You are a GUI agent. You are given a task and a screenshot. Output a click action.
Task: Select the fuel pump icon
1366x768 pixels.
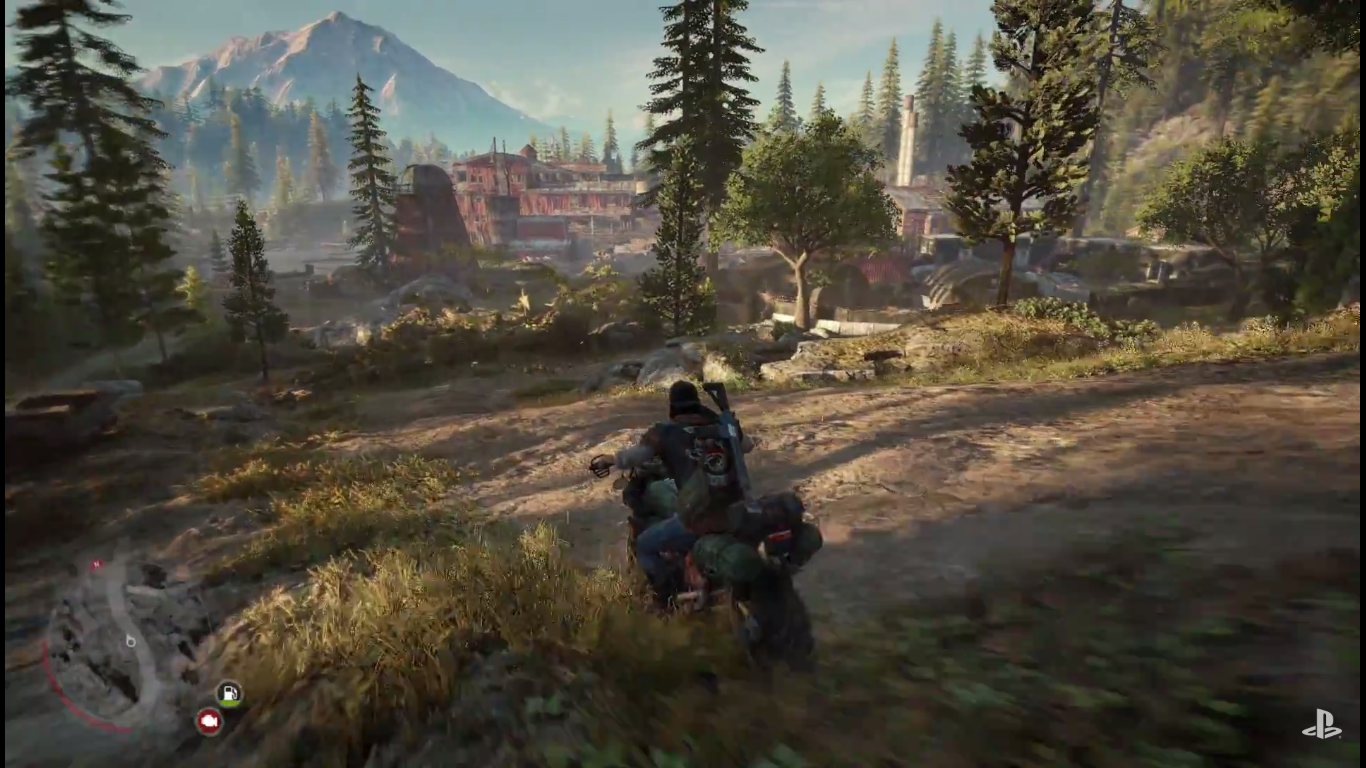point(229,693)
